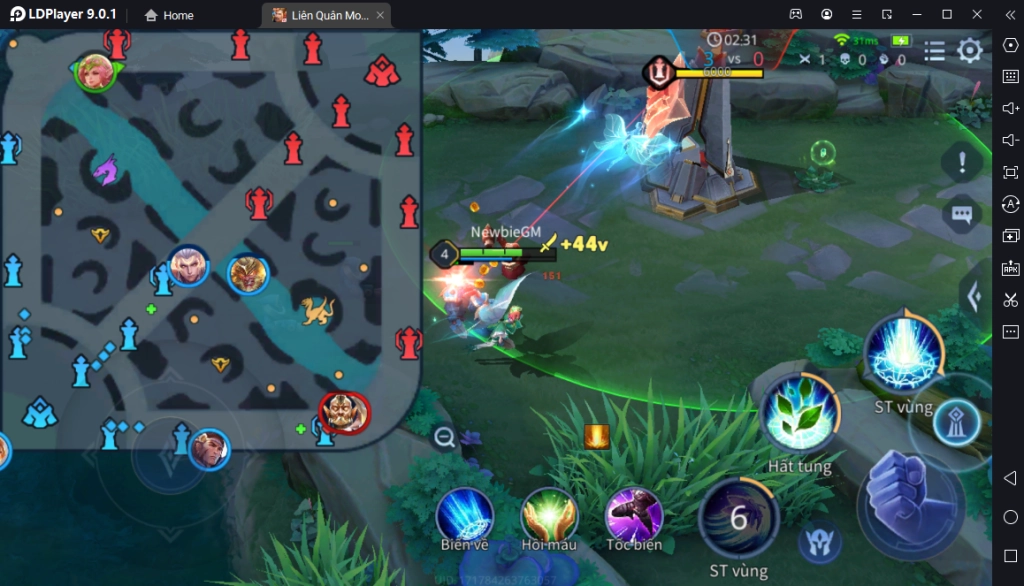This screenshot has width=1024, height=586.
Task: Send an alert with the exclamation button
Action: click(x=962, y=161)
